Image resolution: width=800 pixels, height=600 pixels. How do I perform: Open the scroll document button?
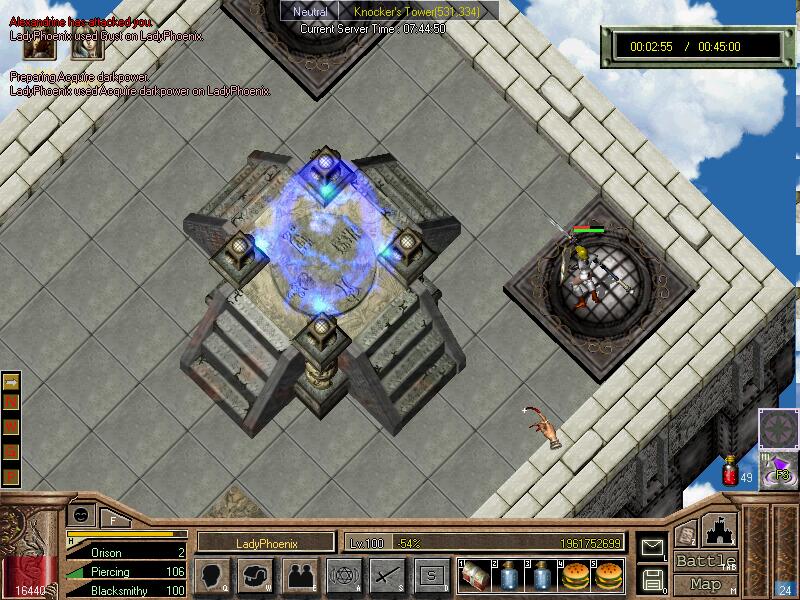coord(686,534)
